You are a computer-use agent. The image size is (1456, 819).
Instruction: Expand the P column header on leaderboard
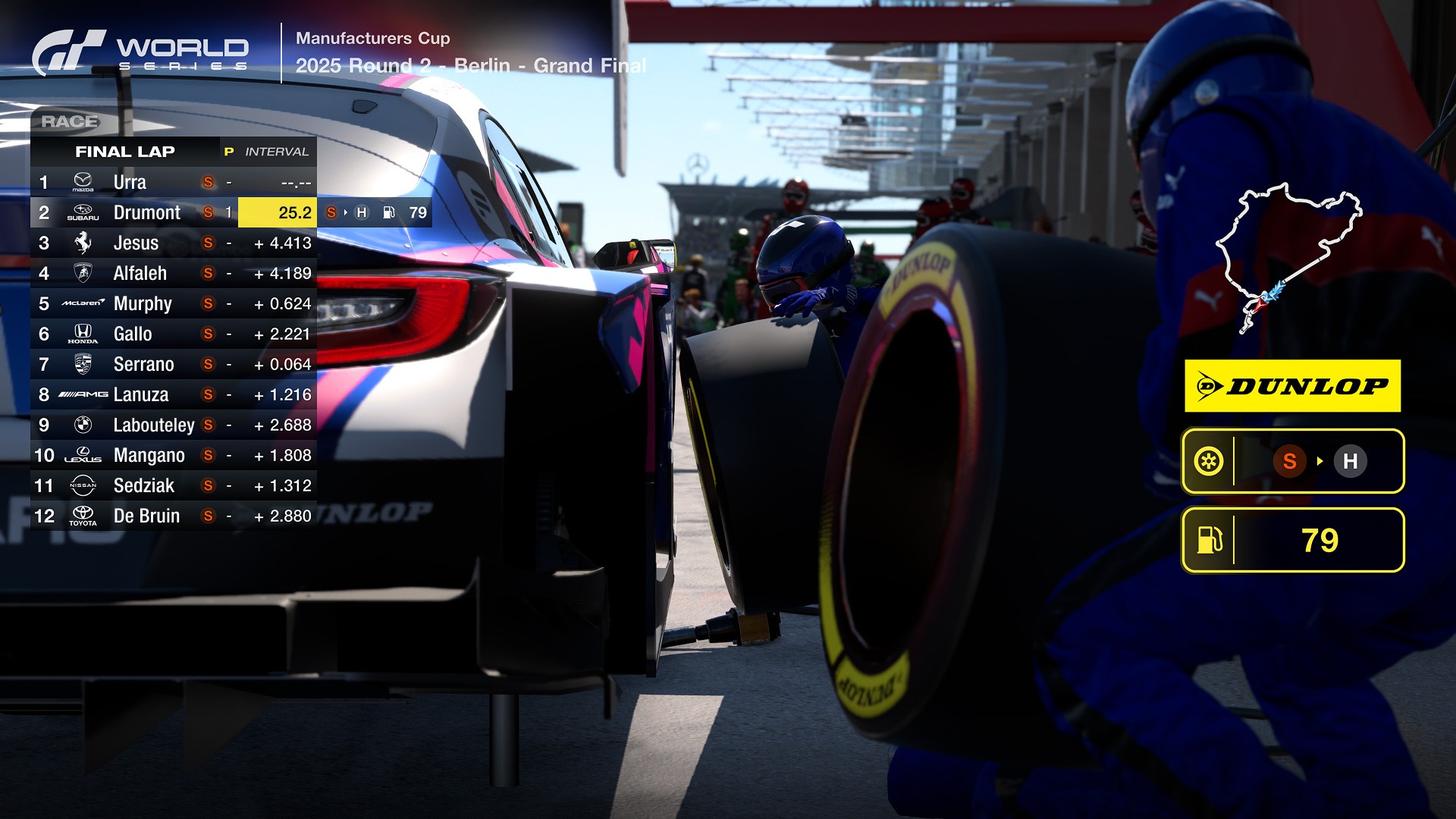tap(228, 151)
